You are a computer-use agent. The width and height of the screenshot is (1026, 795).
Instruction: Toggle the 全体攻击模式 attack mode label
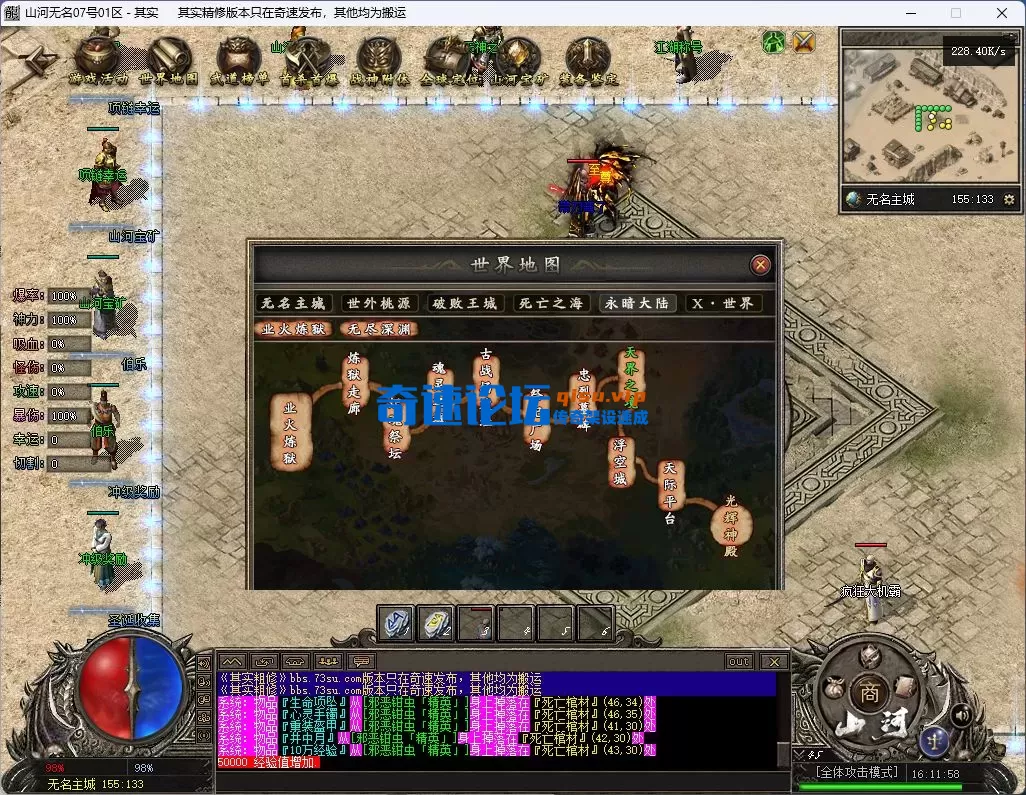857,773
